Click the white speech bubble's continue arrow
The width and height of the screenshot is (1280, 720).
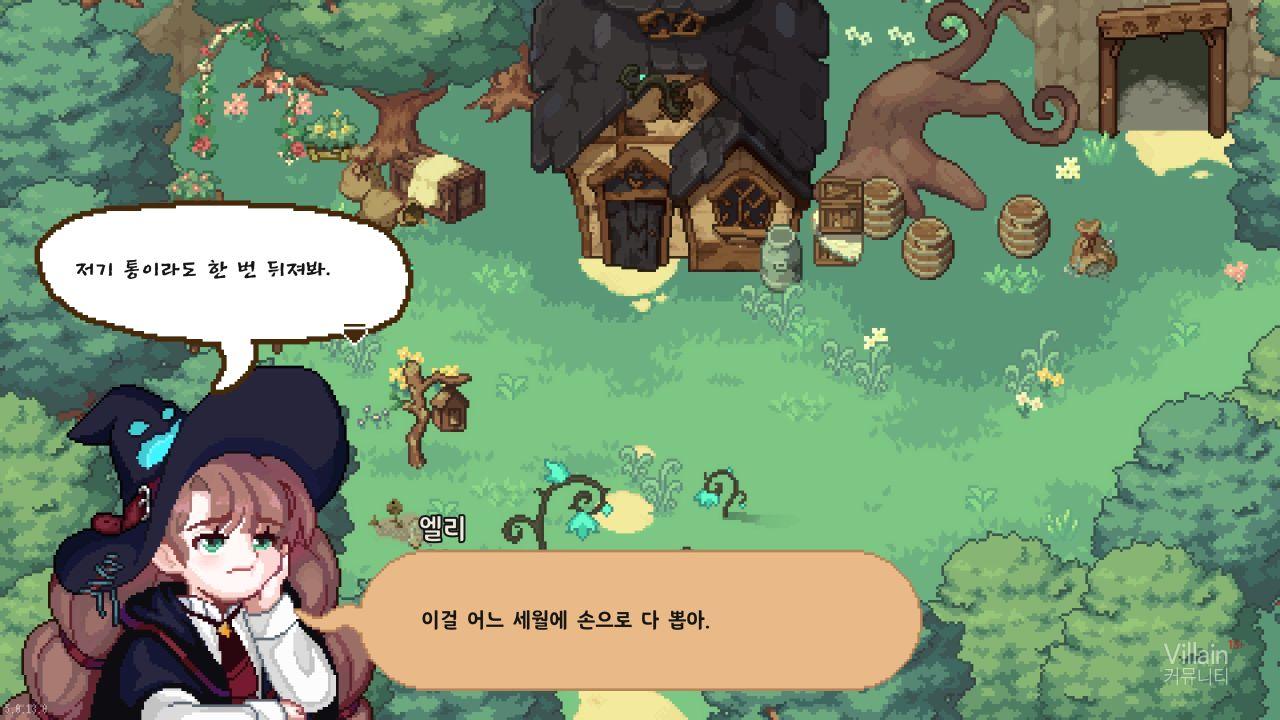click(354, 332)
